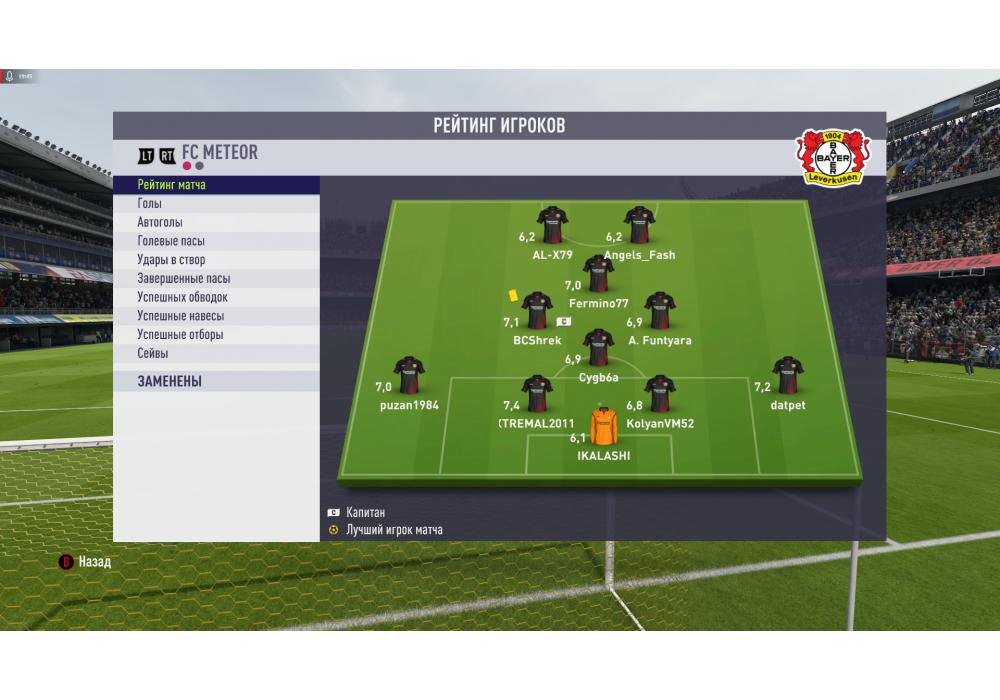Select the Успешные навесы entry

click(x=216, y=316)
